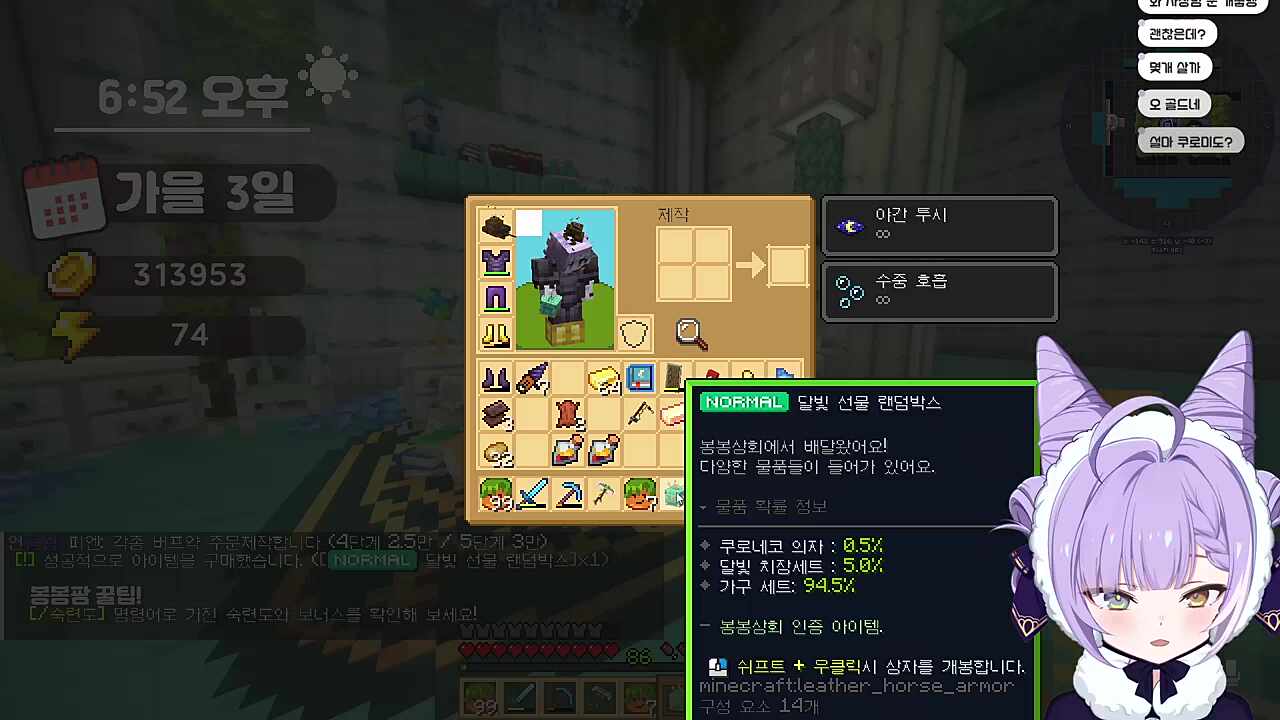Click the empty shield offhand slot
This screenshot has height=720, width=1280.
633,333
